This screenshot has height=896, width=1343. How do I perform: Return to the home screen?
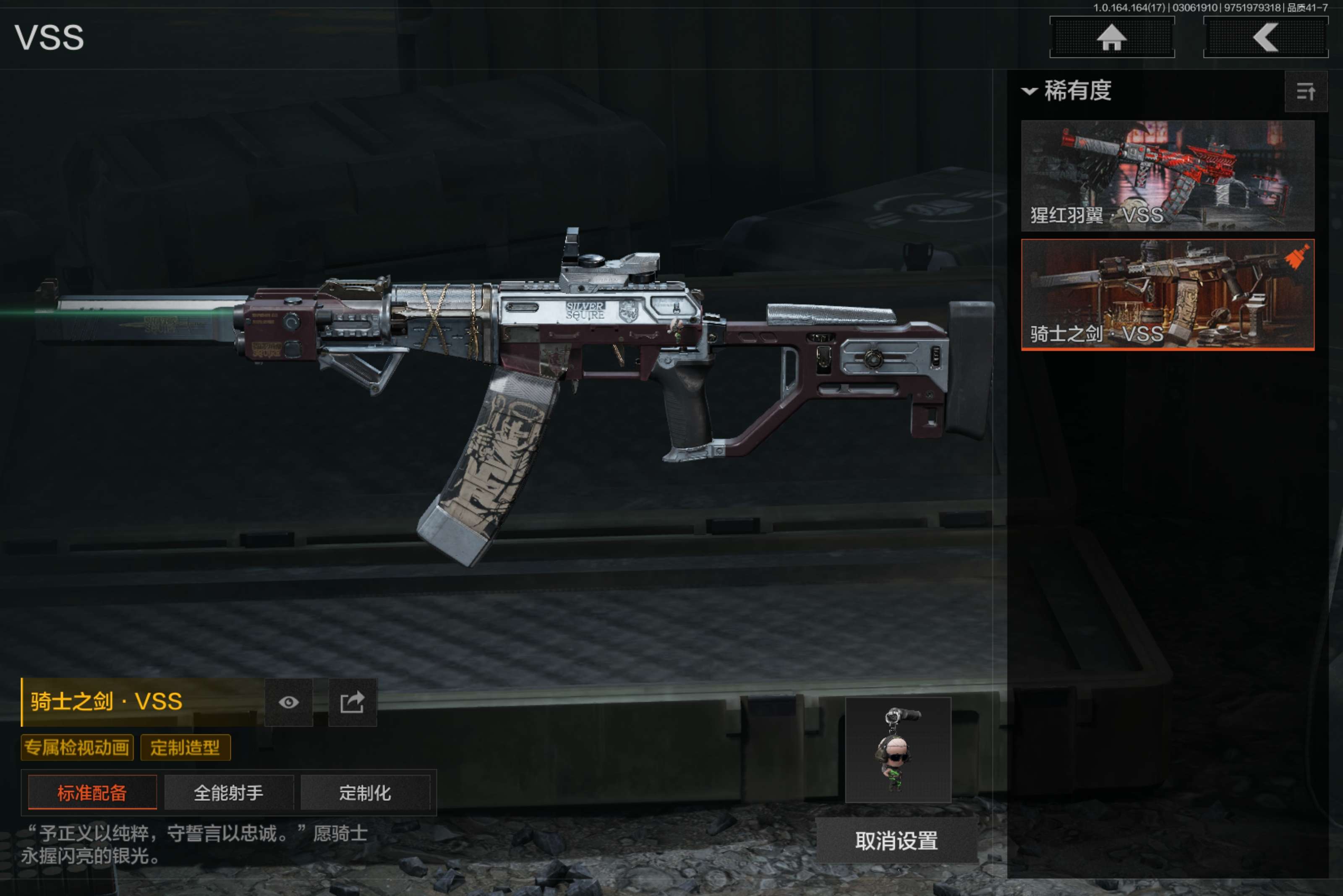pos(1111,38)
